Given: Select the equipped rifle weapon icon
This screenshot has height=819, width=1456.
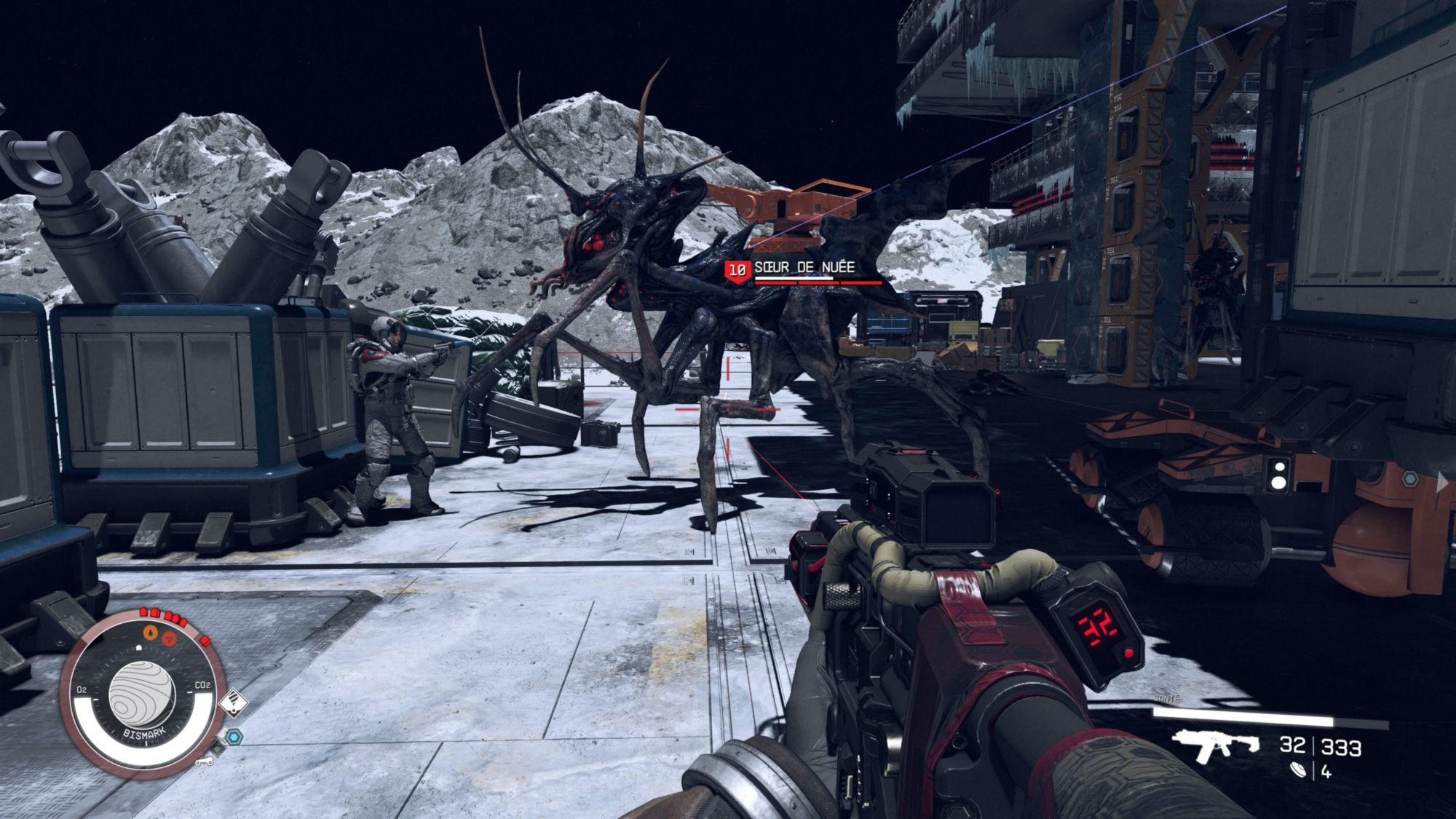Looking at the screenshot, I should coord(1215,745).
